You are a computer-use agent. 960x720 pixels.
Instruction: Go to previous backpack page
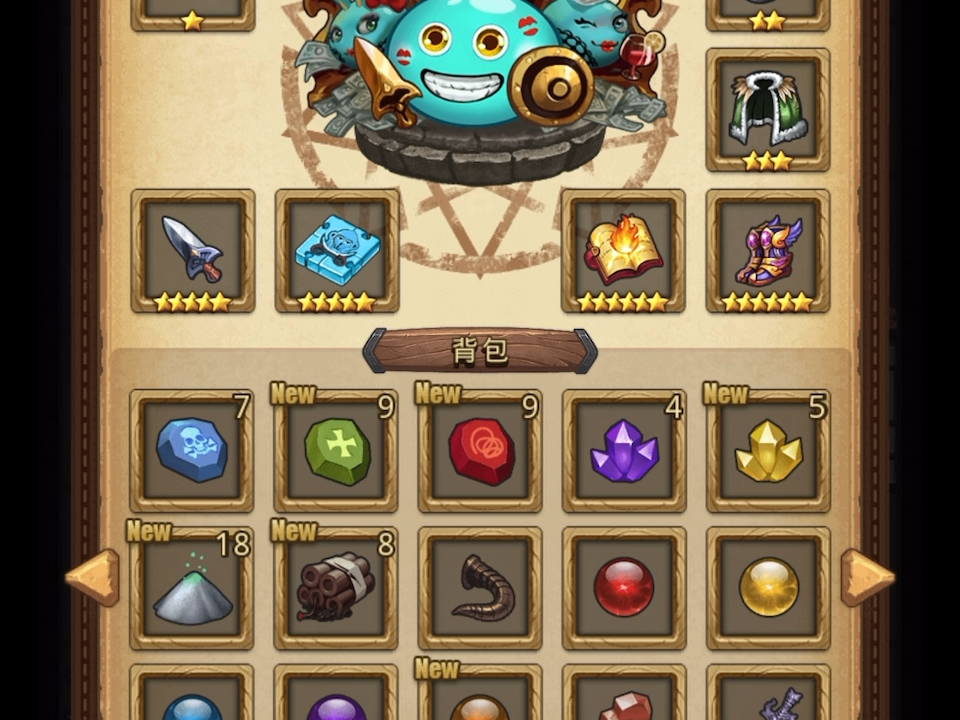click(x=93, y=577)
